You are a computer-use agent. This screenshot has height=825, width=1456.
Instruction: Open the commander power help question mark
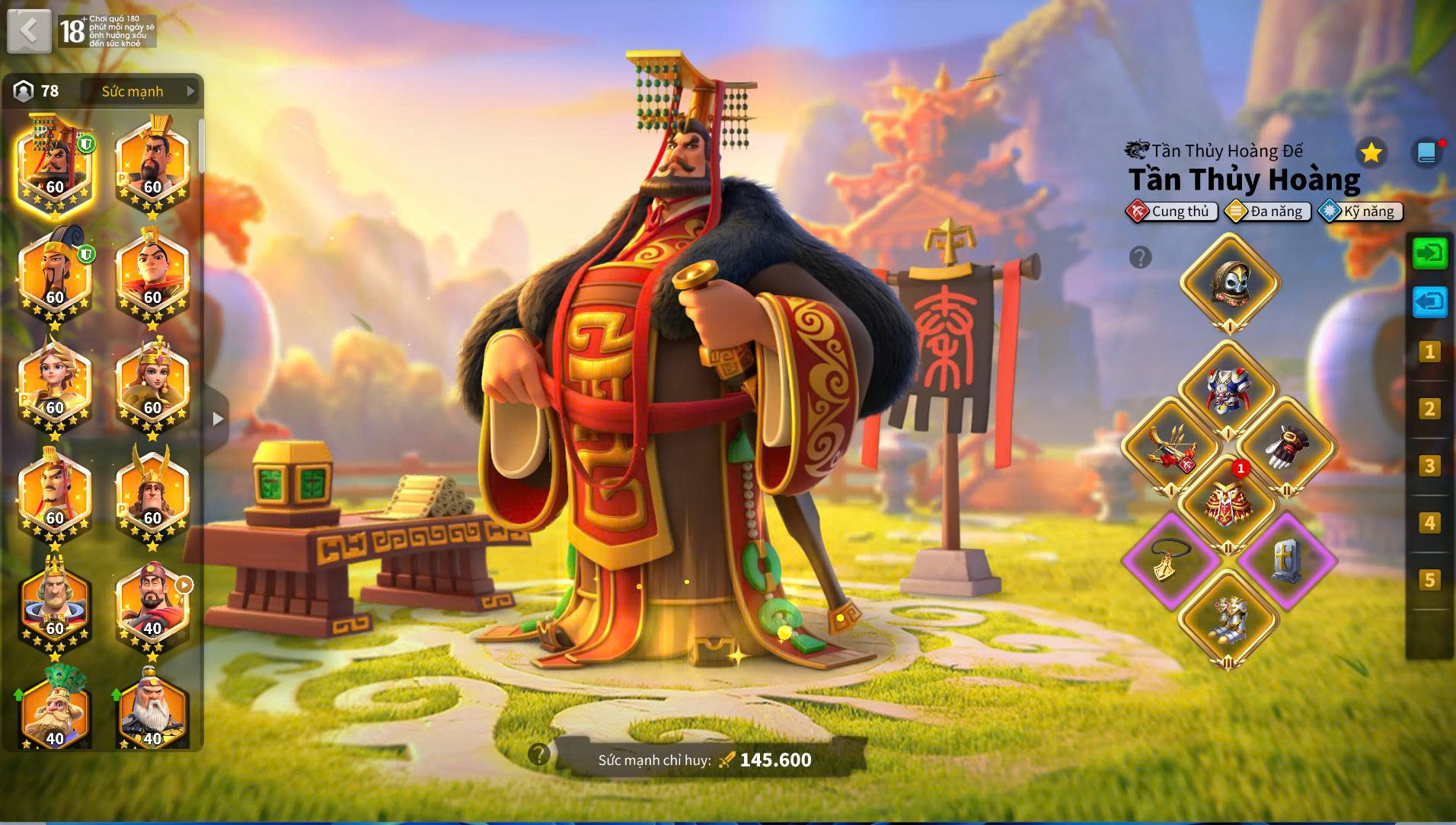pos(539,754)
